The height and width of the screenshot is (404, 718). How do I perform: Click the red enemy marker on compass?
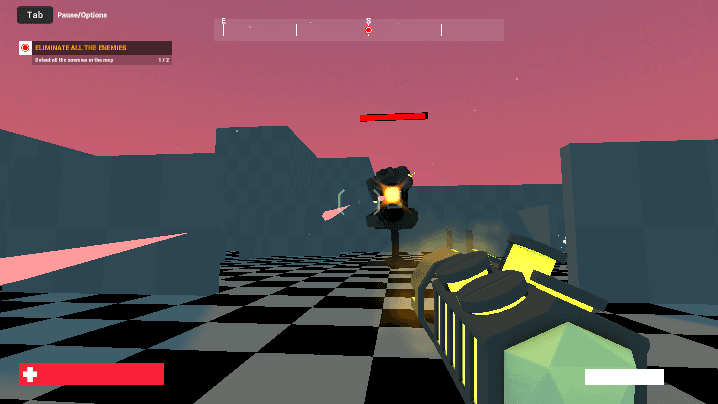coord(368,31)
